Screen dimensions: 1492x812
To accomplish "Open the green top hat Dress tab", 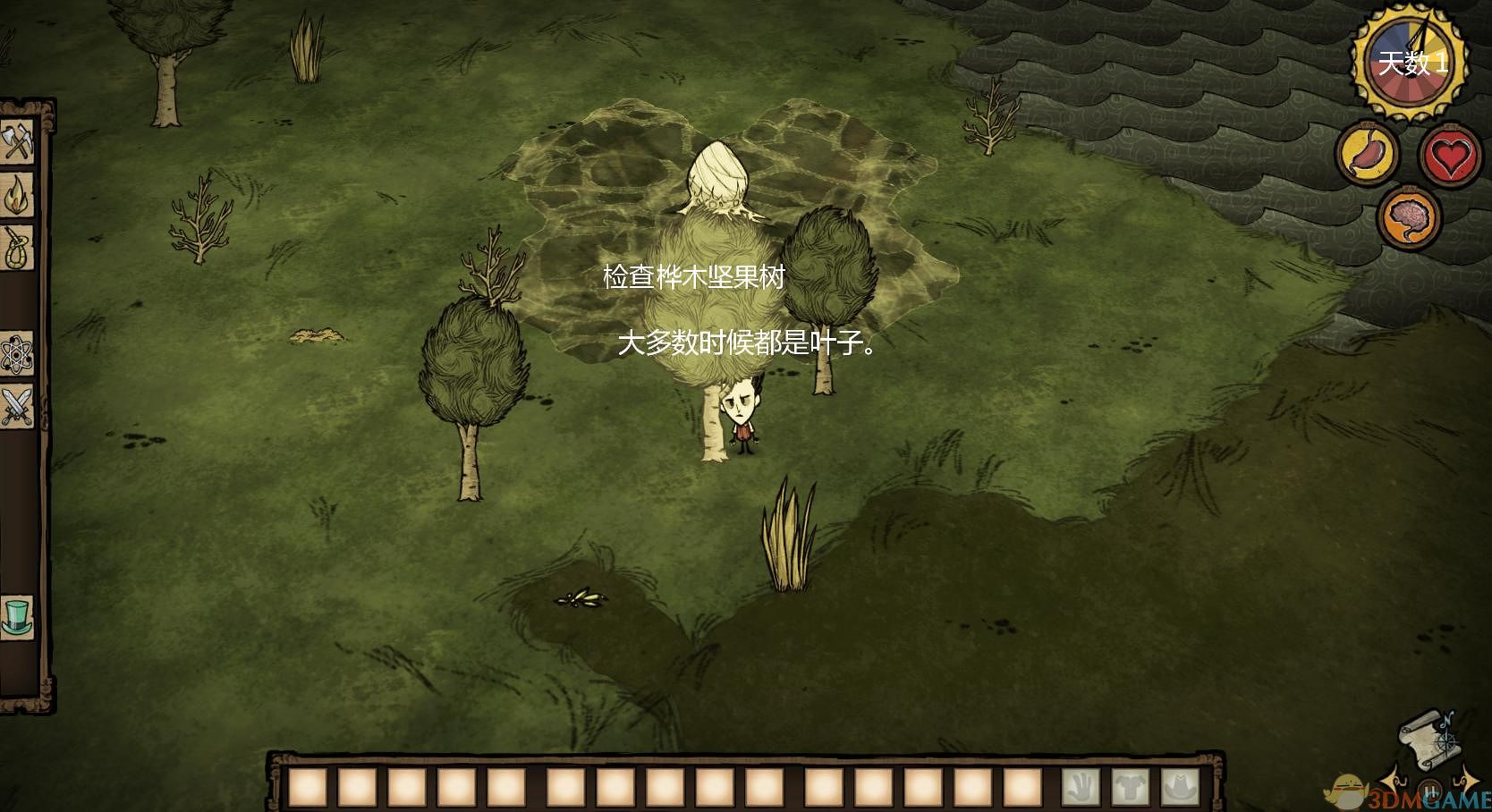I will pyautogui.click(x=17, y=617).
